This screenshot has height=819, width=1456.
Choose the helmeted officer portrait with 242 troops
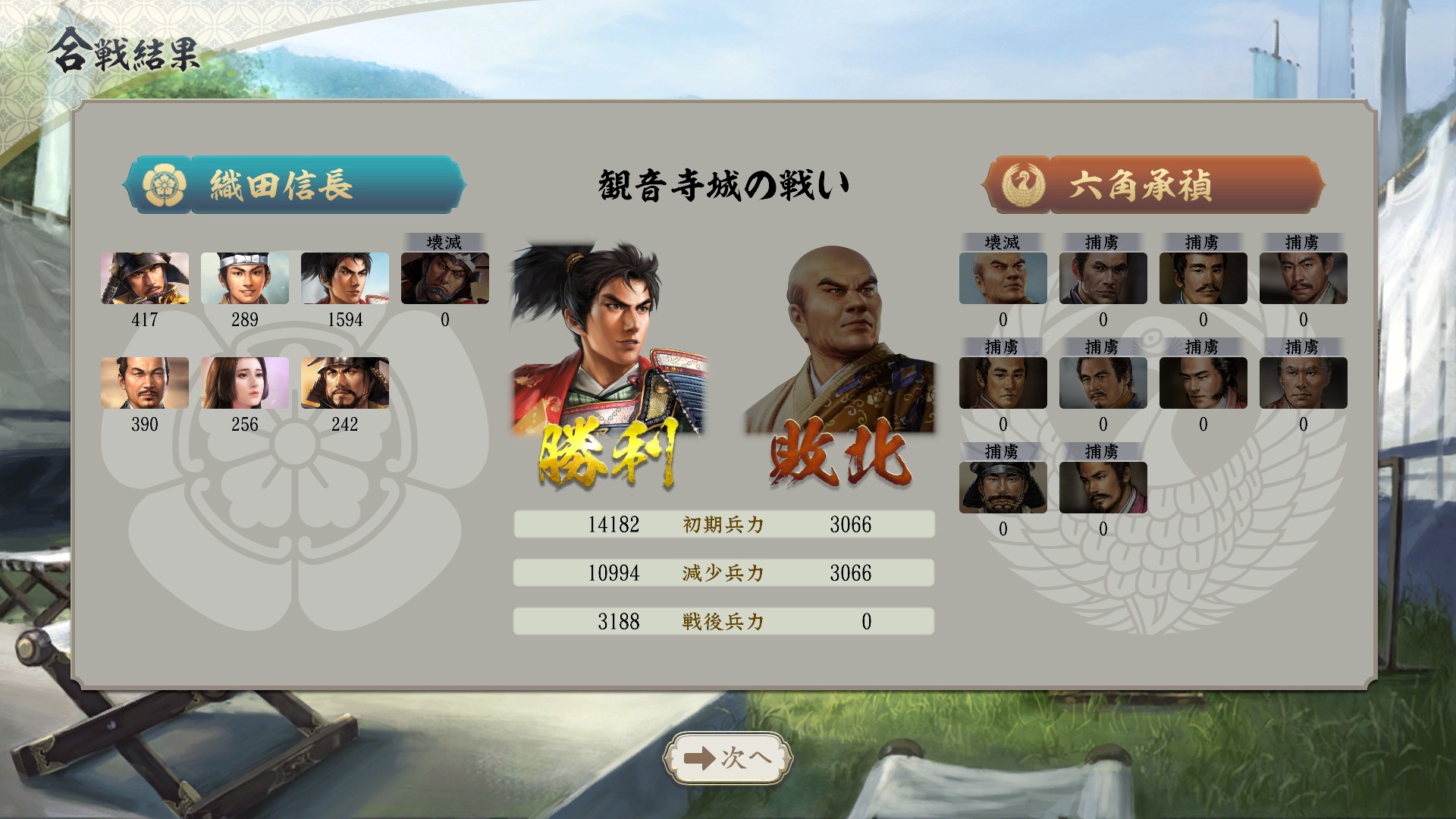click(x=345, y=383)
